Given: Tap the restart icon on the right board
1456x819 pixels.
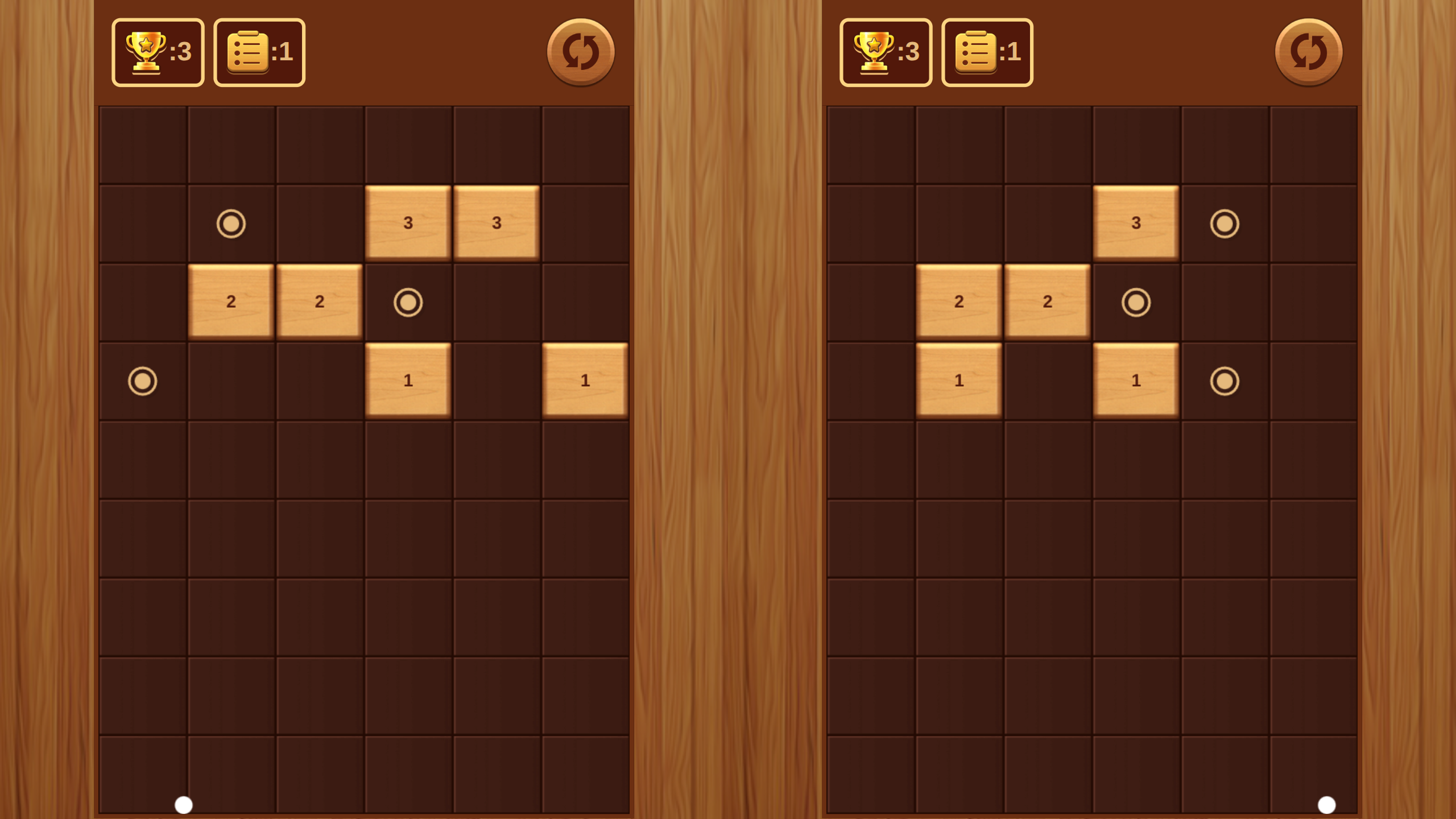Looking at the screenshot, I should click(x=1308, y=52).
